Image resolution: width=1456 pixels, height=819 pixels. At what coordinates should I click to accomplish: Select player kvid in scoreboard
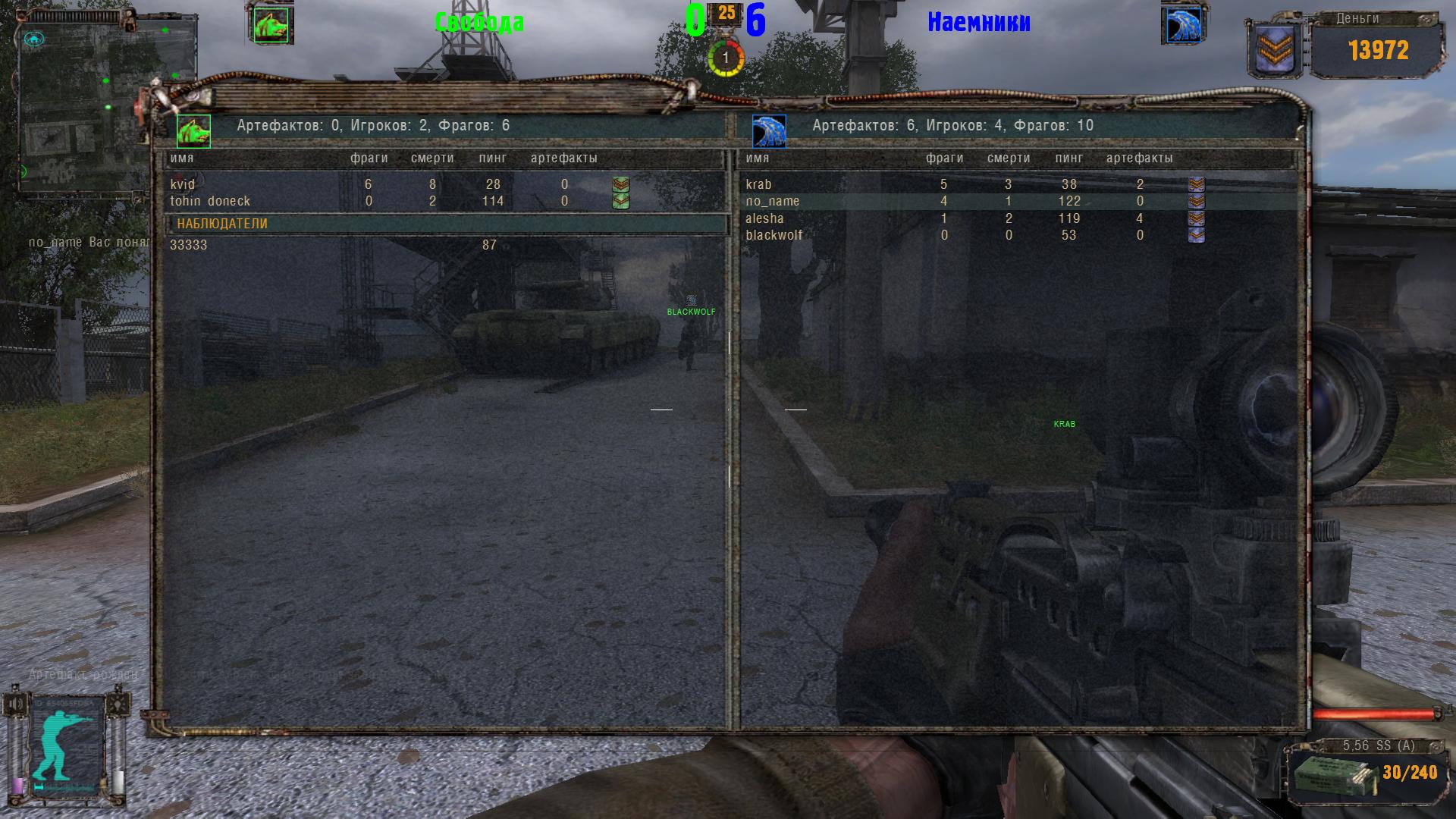[183, 184]
